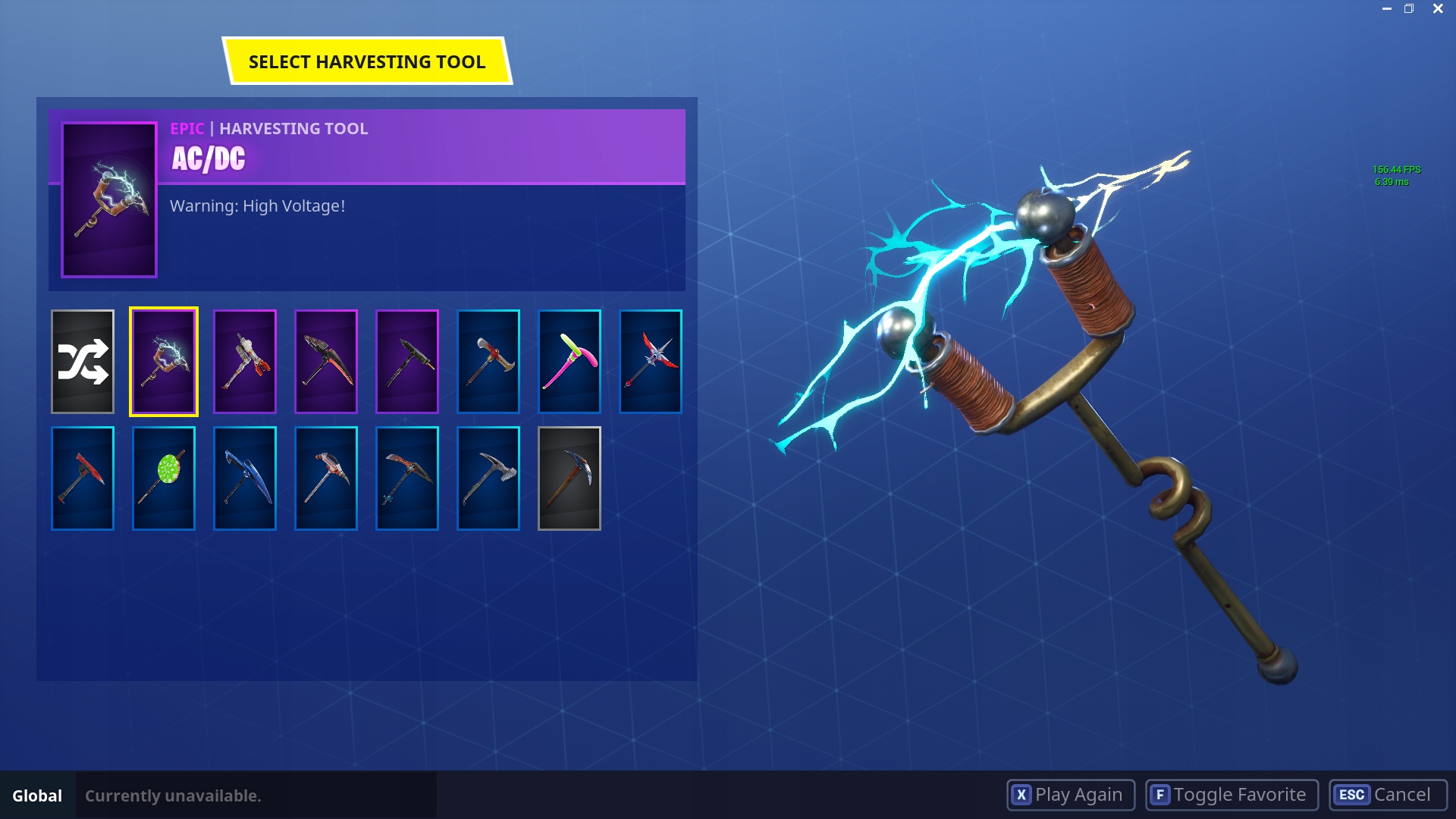Choose the red-winged epic axe
The height and width of the screenshot is (819, 1456).
[x=650, y=361]
